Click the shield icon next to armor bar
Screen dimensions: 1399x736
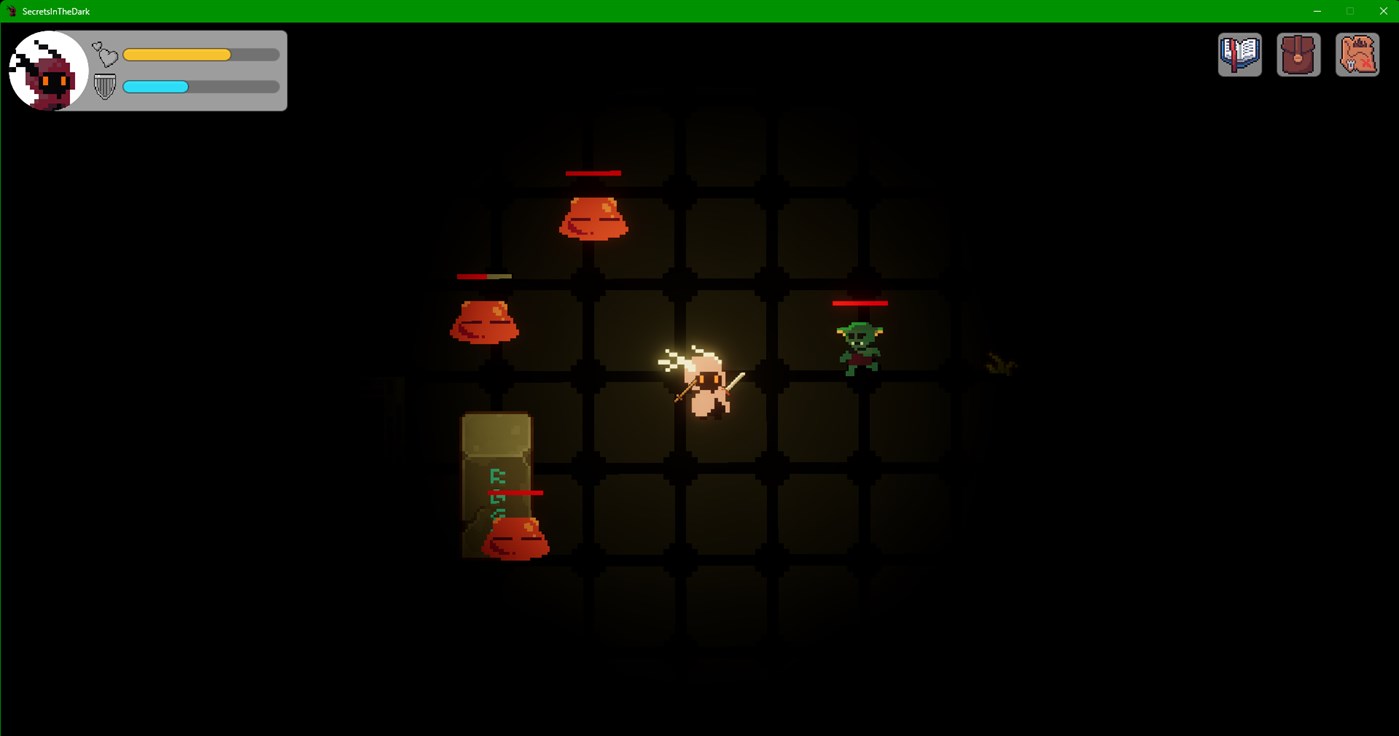(103, 86)
